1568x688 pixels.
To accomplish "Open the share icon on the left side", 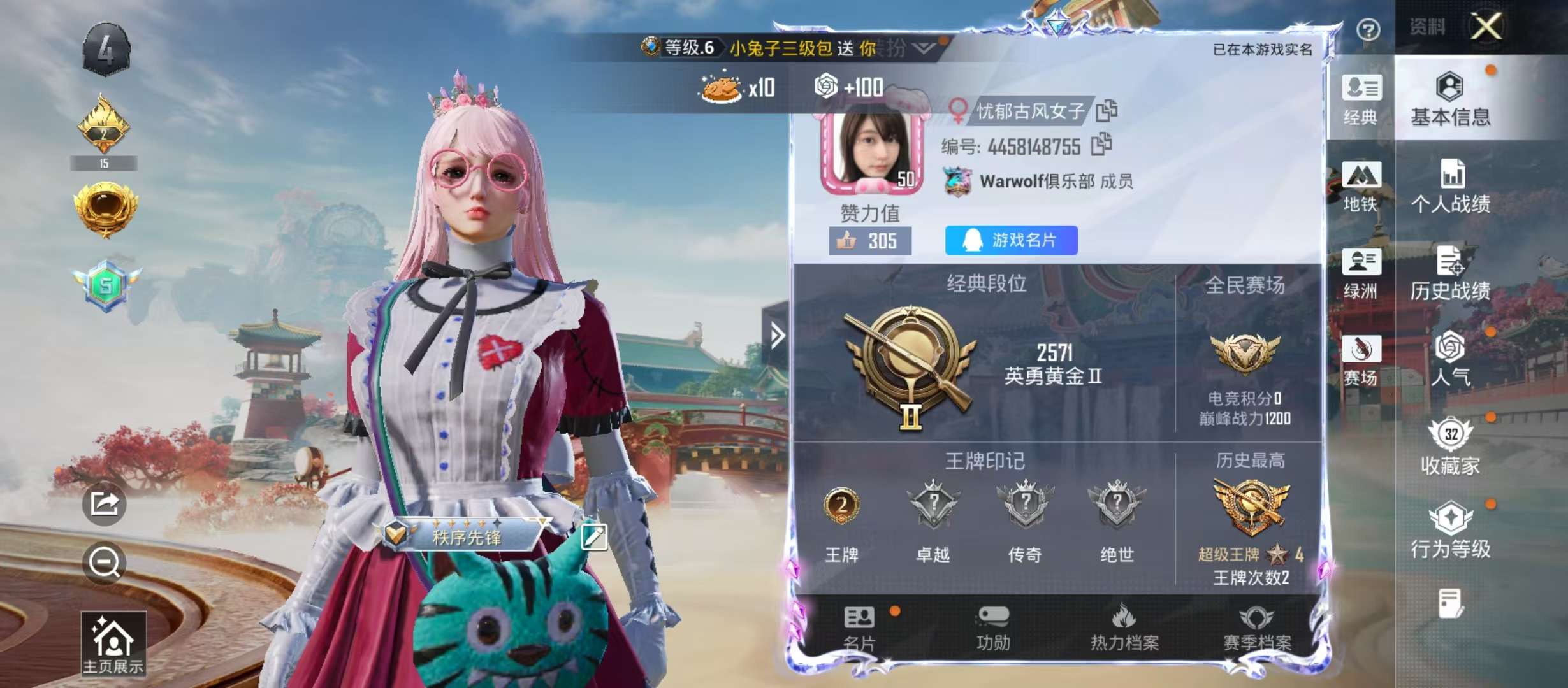I will pos(106,503).
